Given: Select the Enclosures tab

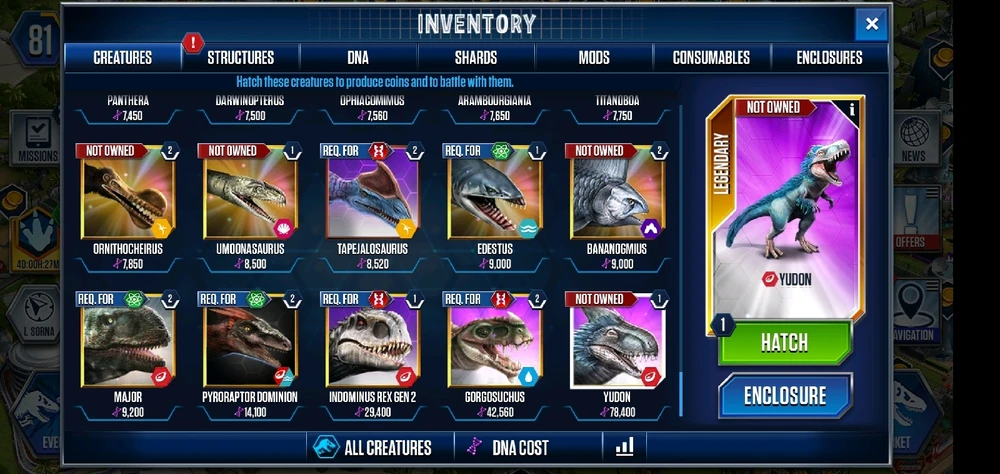Looking at the screenshot, I should 829,57.
